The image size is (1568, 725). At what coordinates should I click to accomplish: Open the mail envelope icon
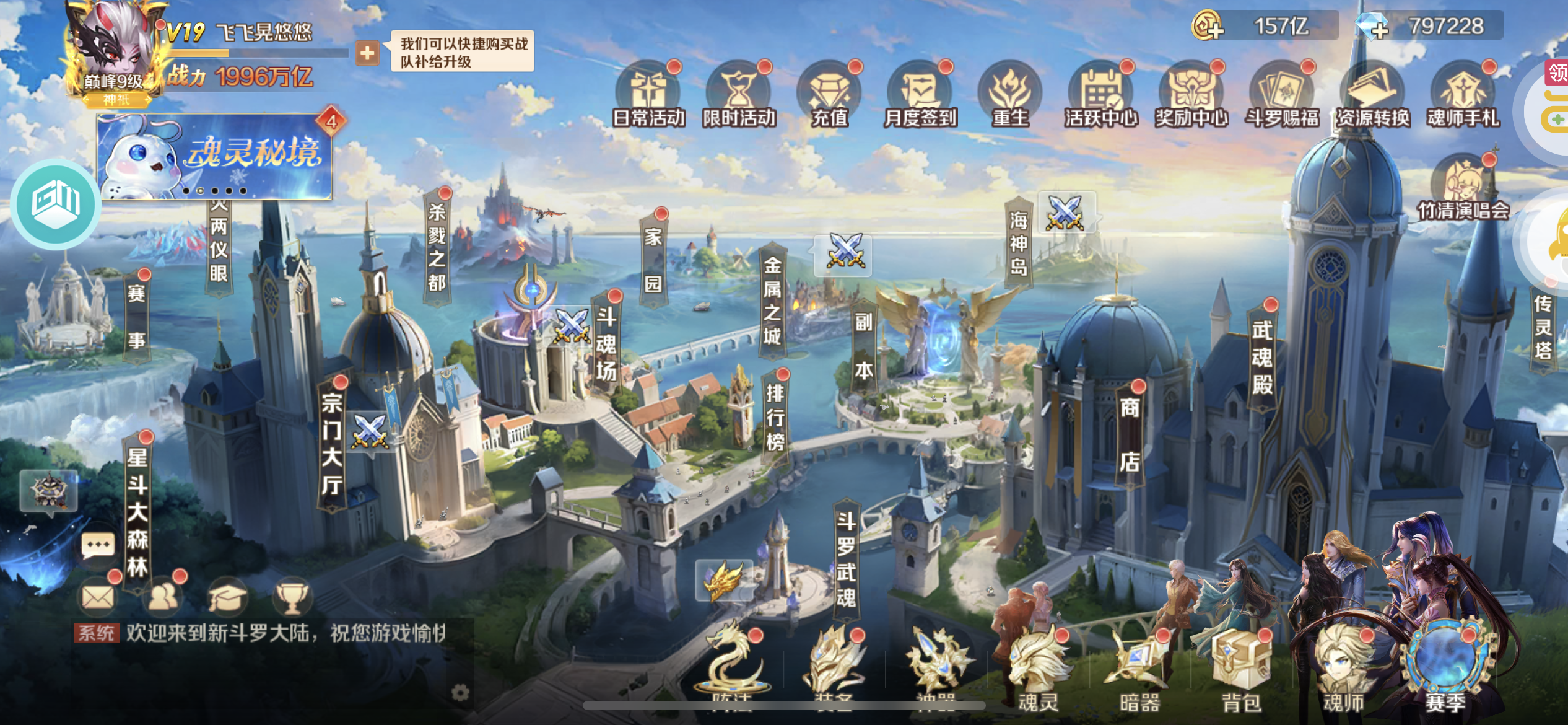98,597
